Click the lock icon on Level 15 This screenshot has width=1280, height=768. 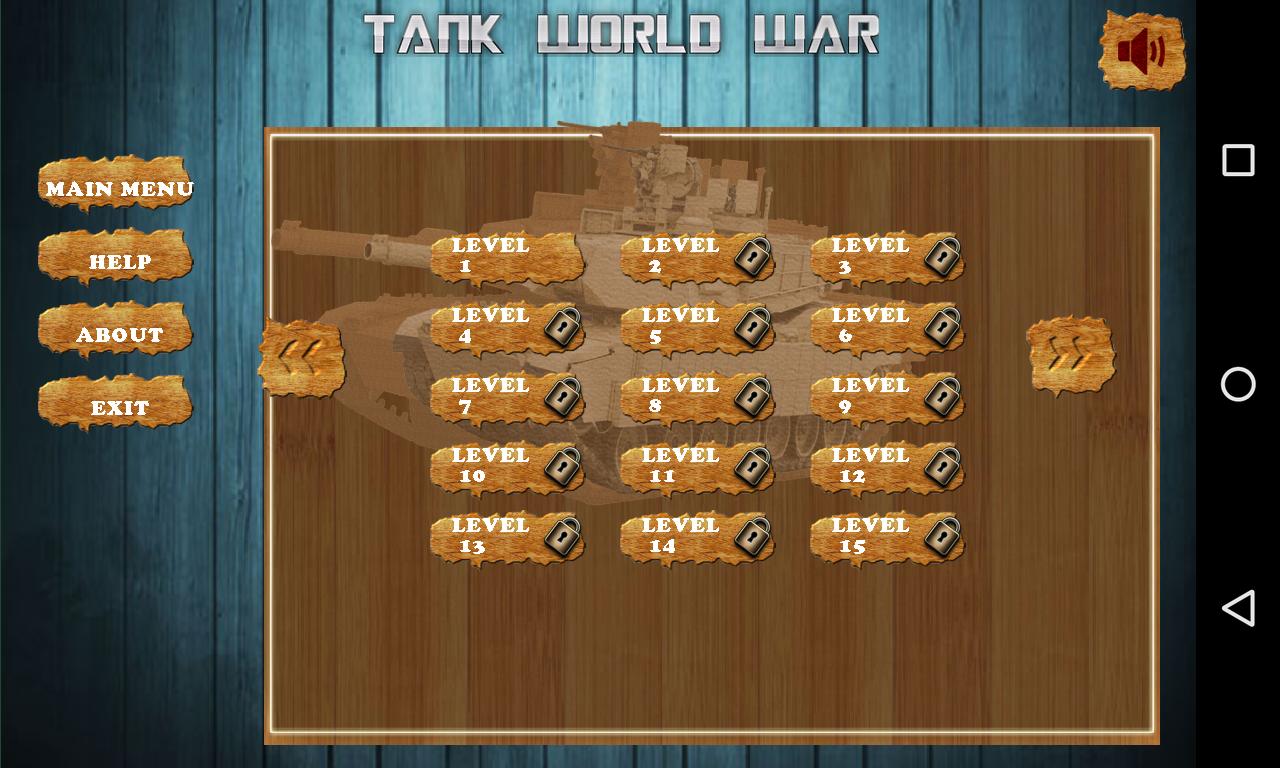click(942, 538)
